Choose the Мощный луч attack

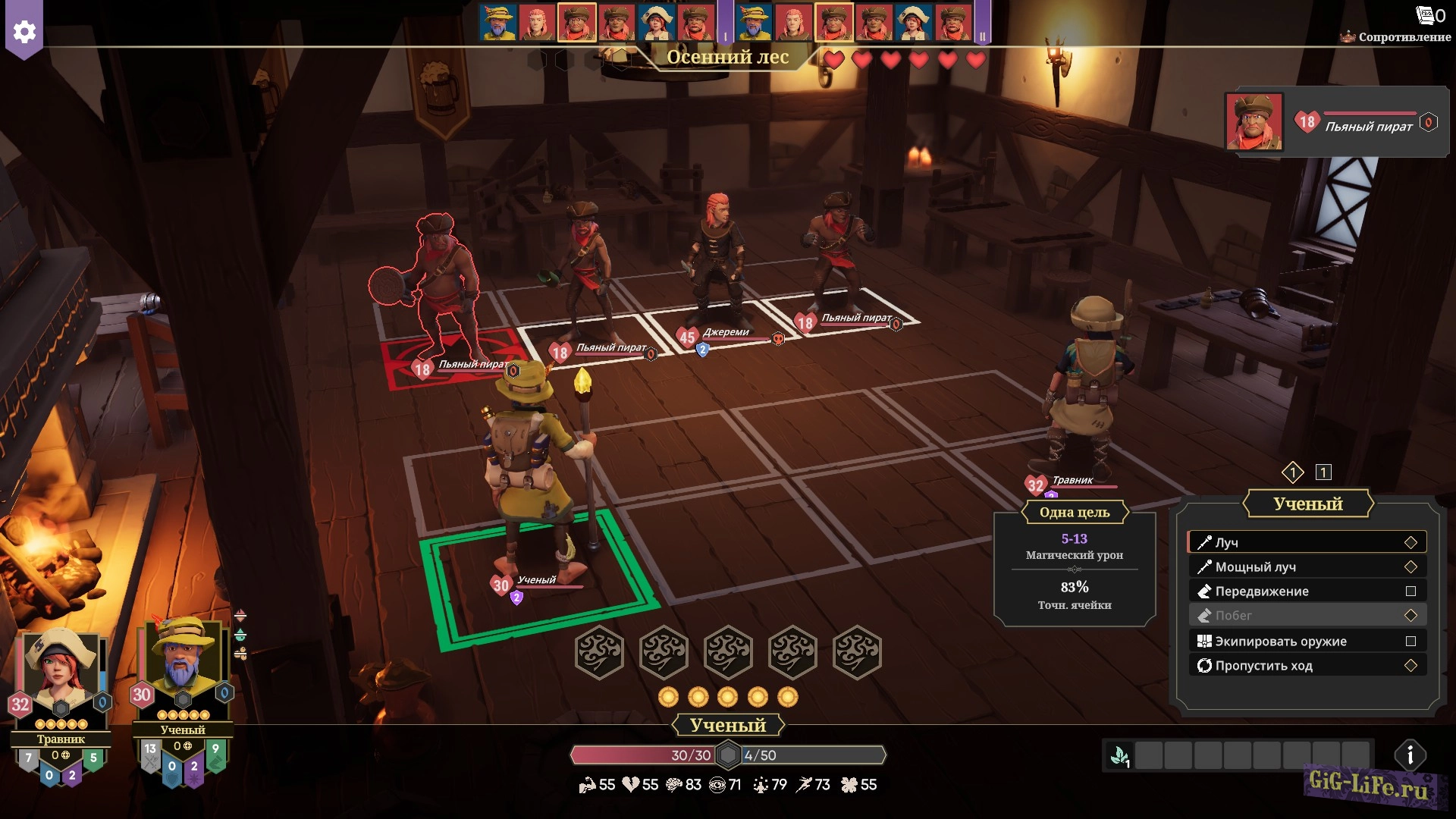(1307, 566)
